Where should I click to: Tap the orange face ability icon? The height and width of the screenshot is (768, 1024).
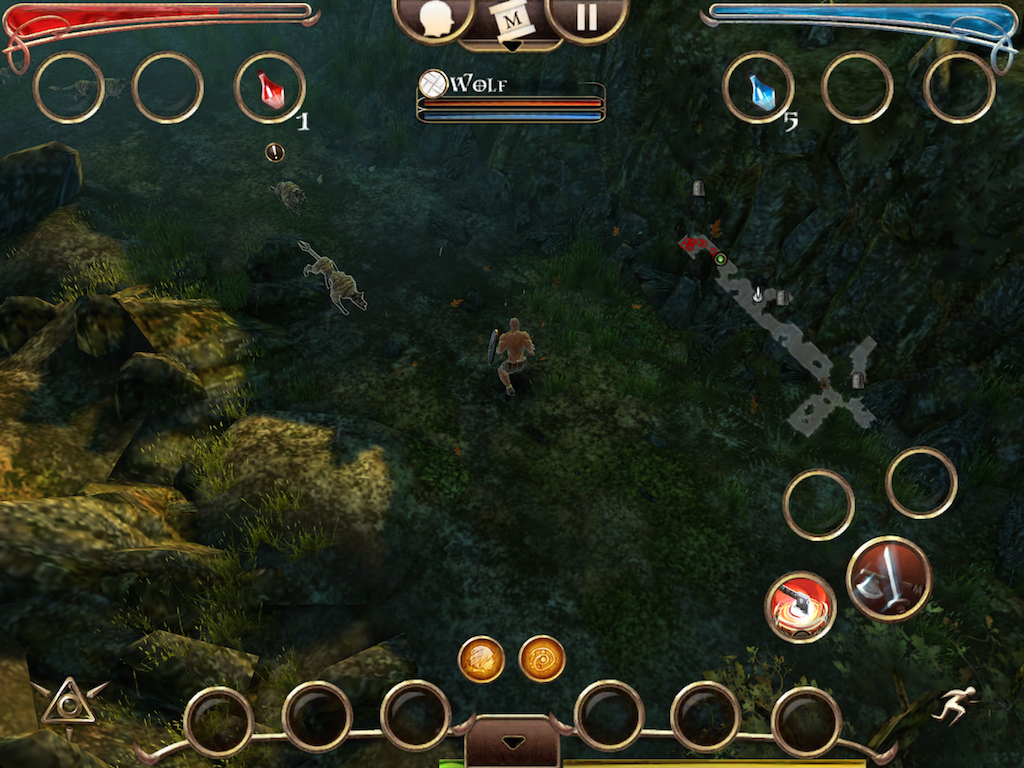(x=481, y=659)
